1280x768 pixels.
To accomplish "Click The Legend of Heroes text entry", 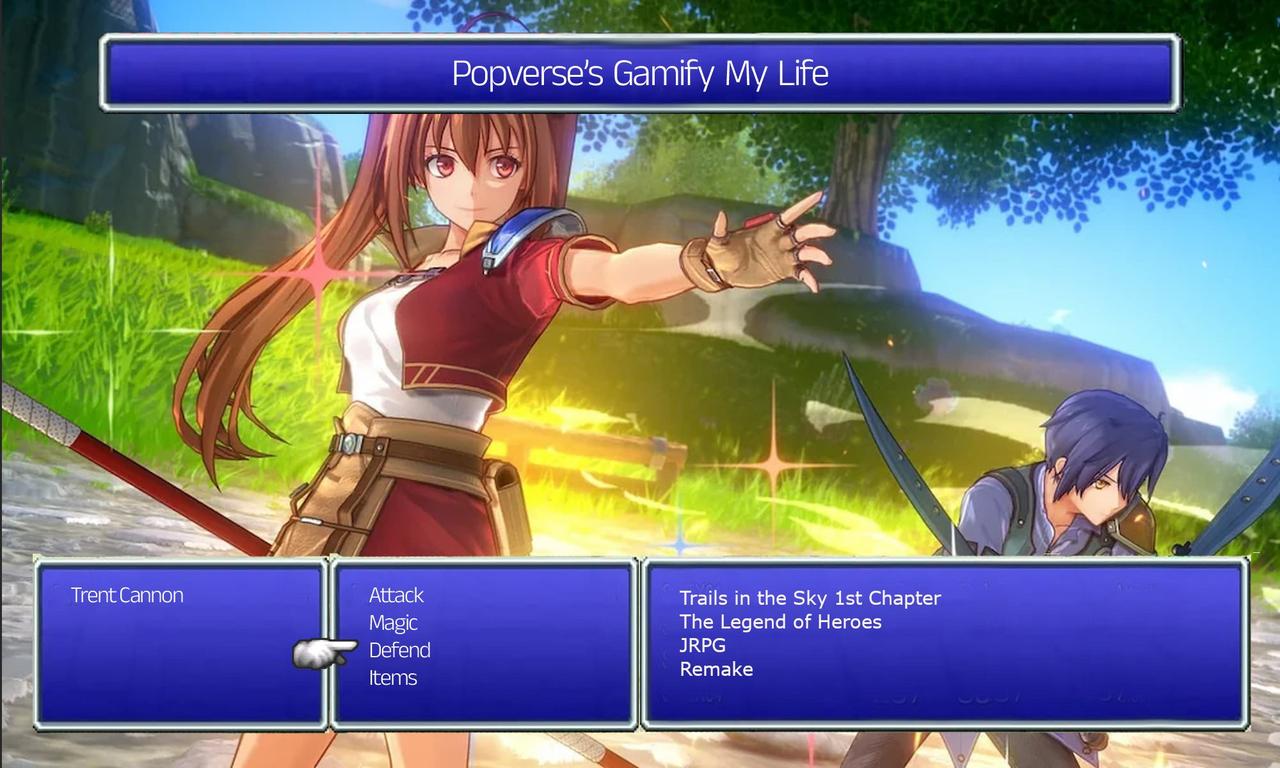I will point(780,622).
